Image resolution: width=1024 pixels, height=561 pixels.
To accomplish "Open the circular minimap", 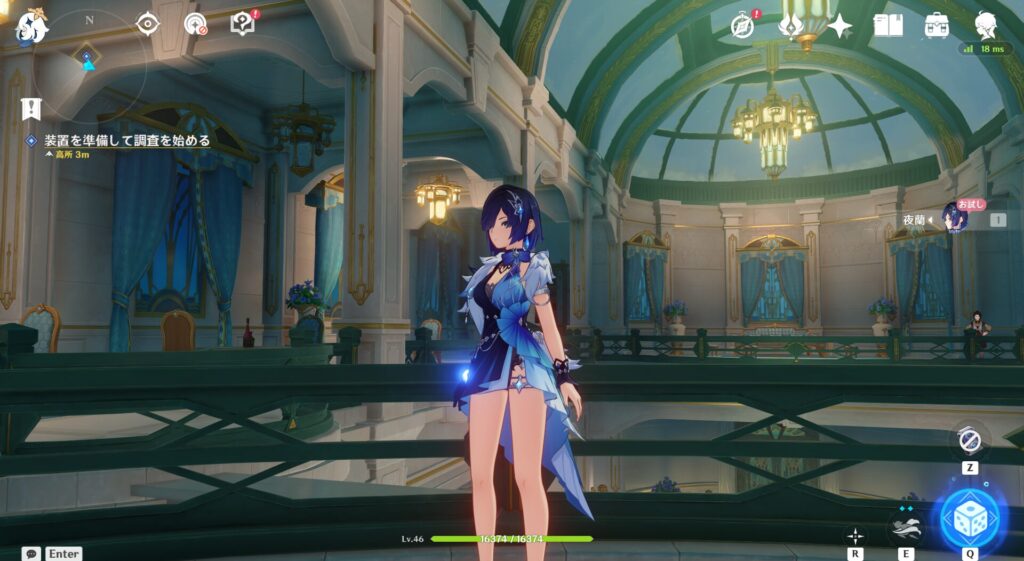I will (x=89, y=62).
